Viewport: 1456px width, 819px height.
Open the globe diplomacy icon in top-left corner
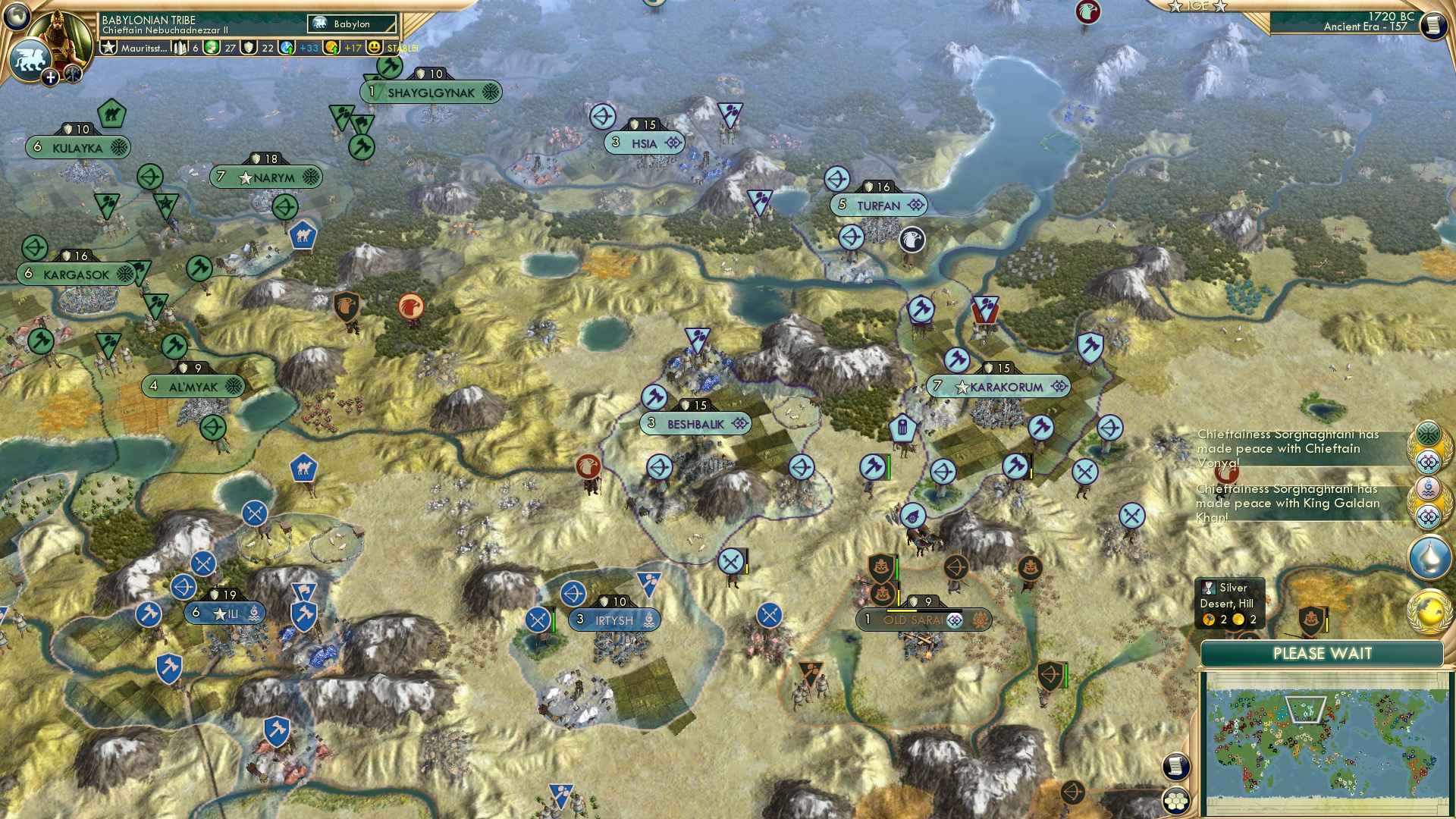click(17, 17)
